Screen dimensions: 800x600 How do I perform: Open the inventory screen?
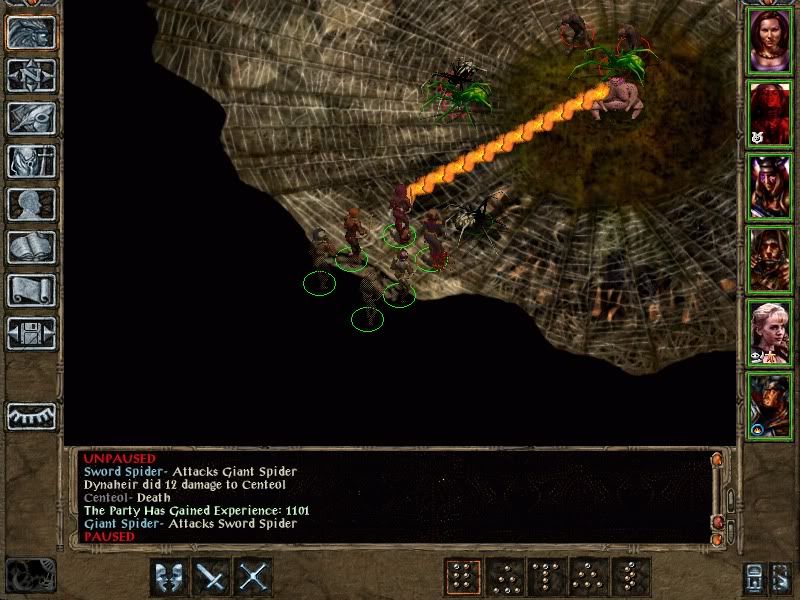pos(31,161)
